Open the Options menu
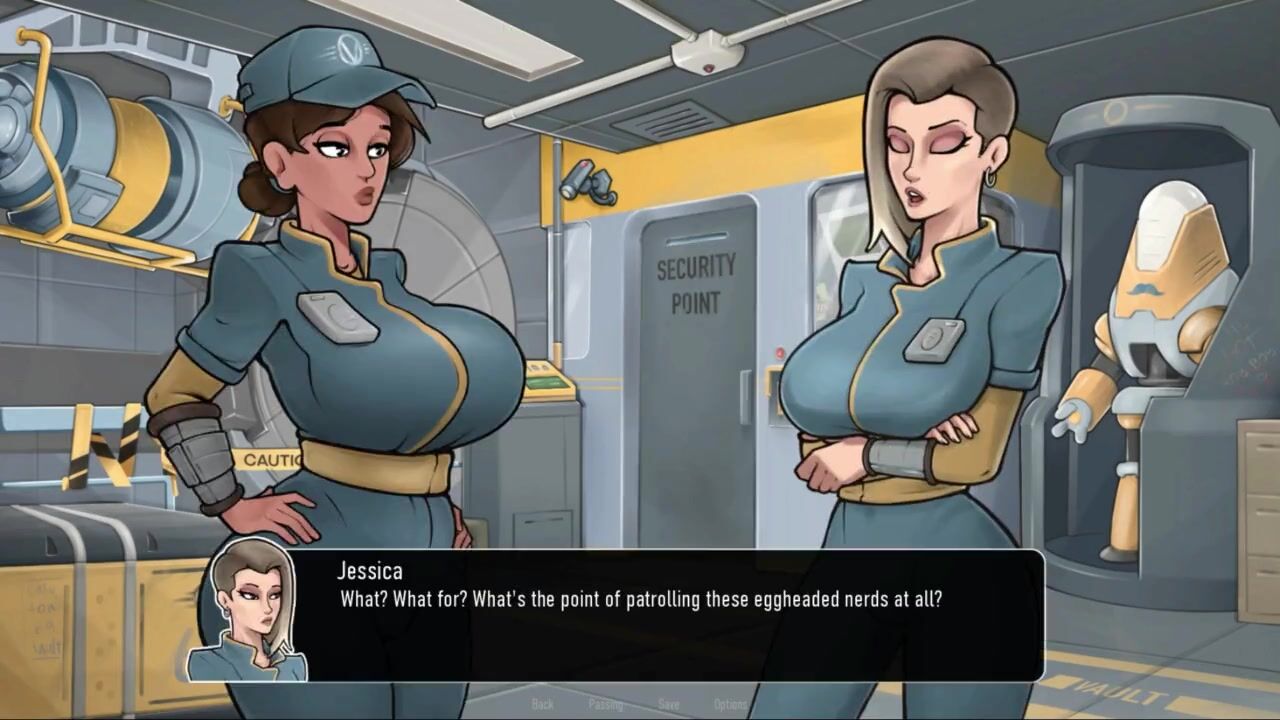1280x720 pixels. click(x=731, y=704)
